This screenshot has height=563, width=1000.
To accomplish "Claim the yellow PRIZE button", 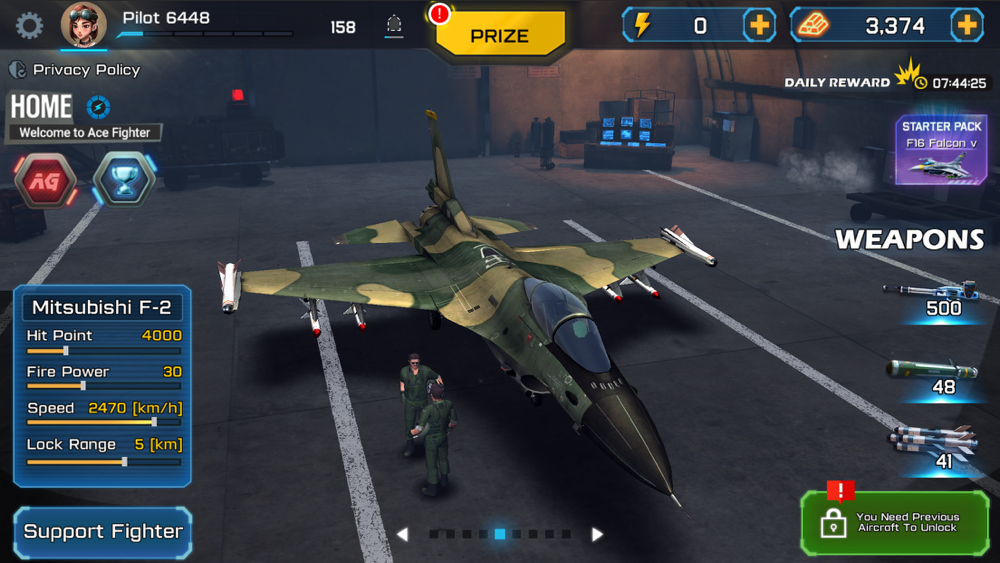I will point(500,36).
